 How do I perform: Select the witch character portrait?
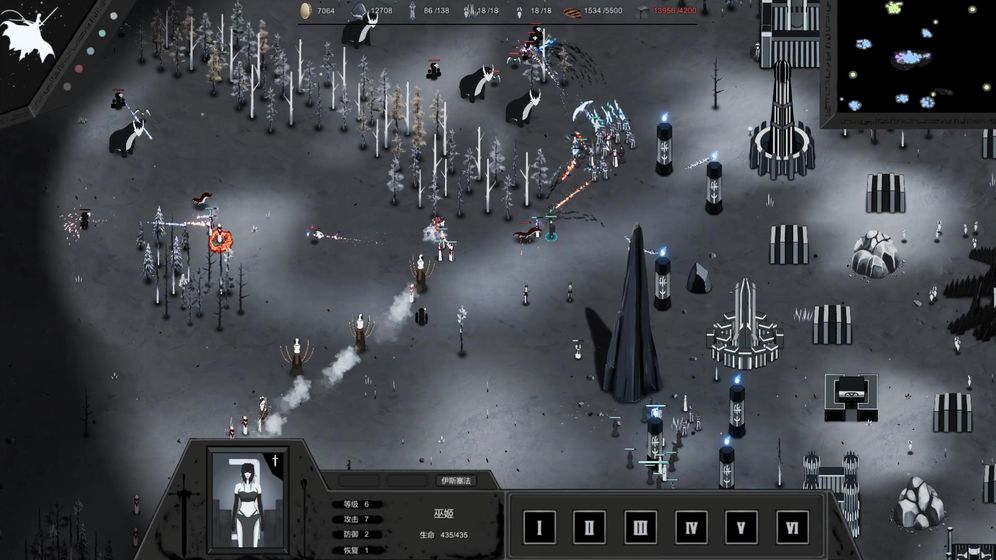click(246, 501)
